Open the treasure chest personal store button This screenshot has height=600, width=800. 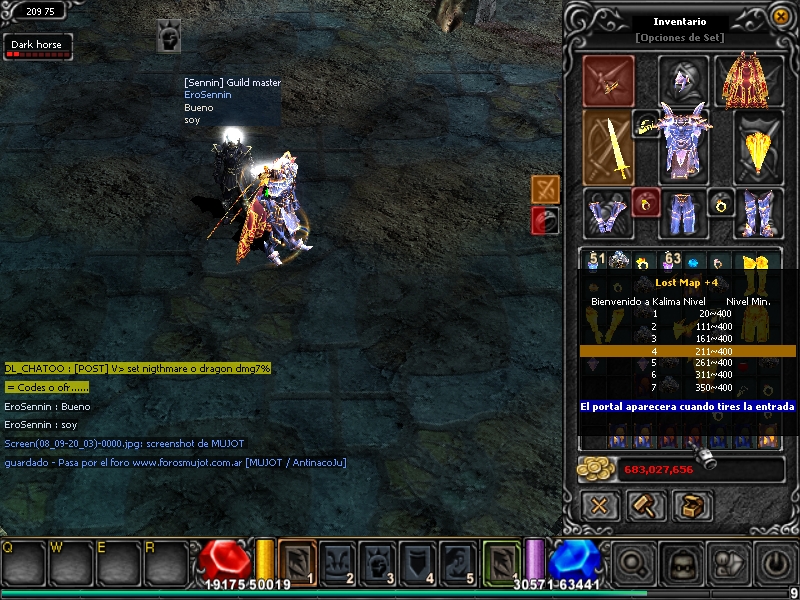[692, 505]
